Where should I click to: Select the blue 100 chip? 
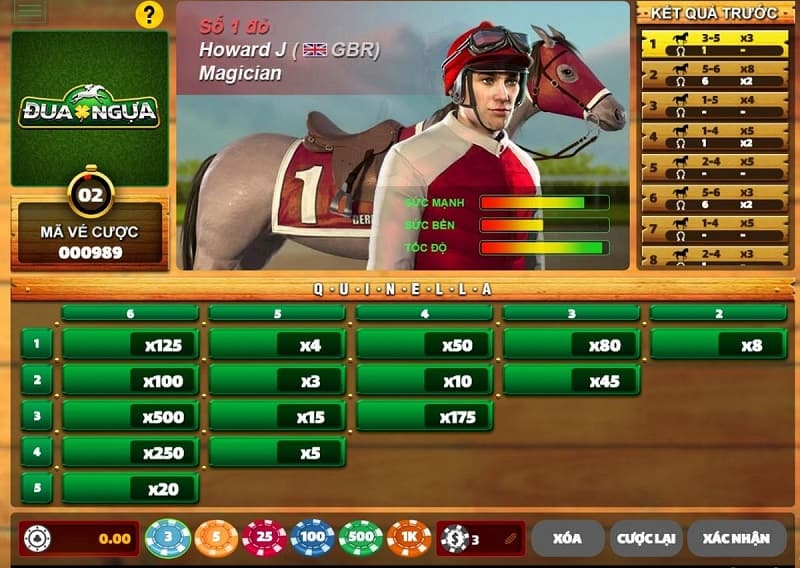[312, 538]
